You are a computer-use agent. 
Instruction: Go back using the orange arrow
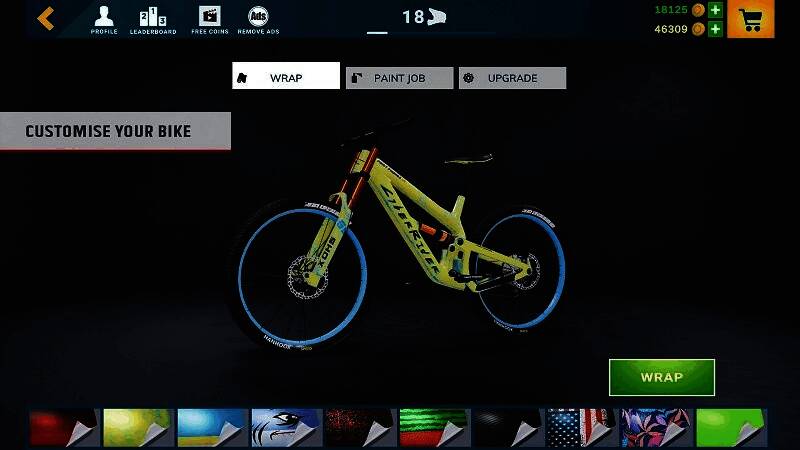46,18
